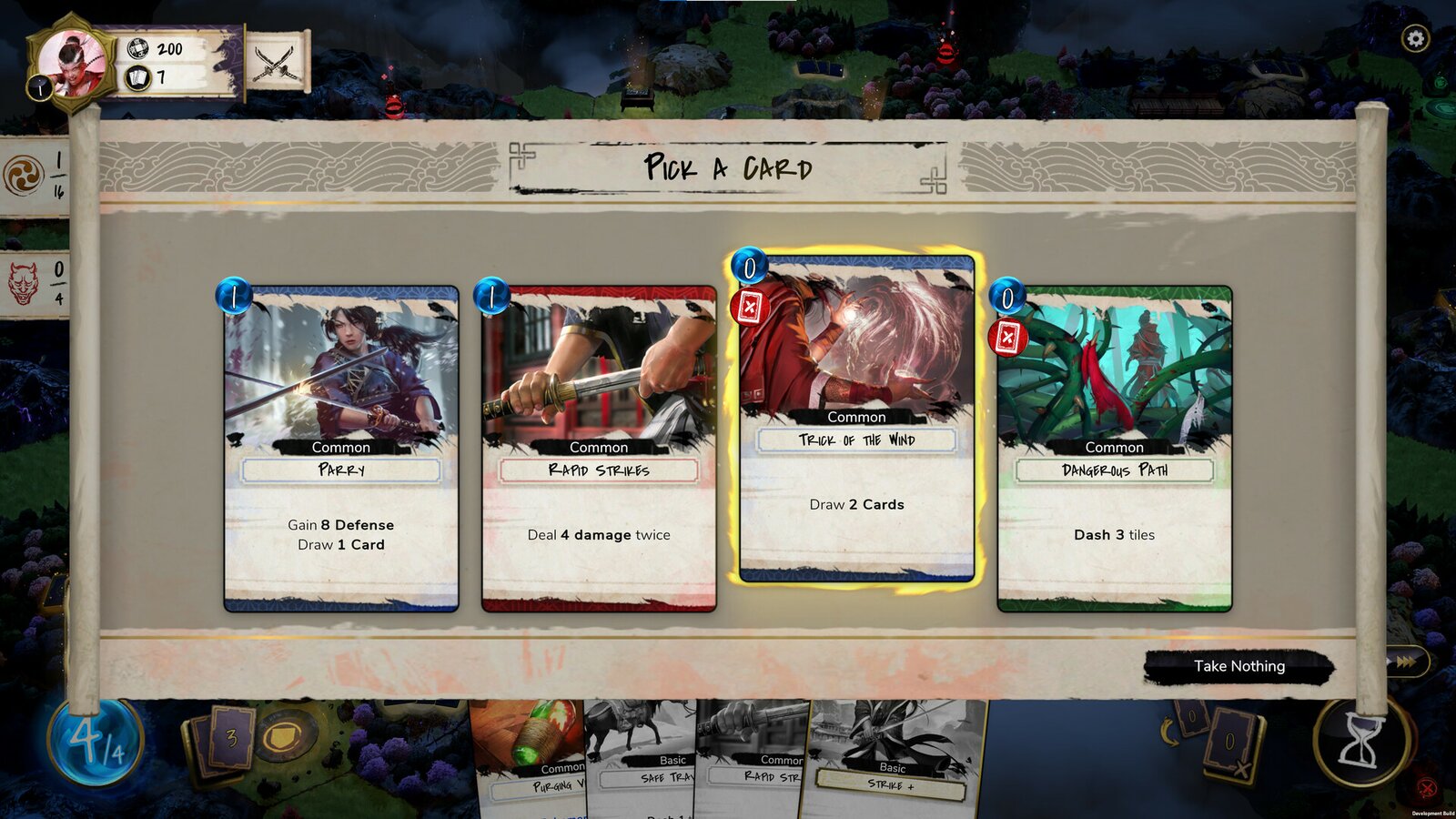Screen dimensions: 1456x819
Task: Click the cost orb on Rapid Strikes card
Action: (491, 296)
